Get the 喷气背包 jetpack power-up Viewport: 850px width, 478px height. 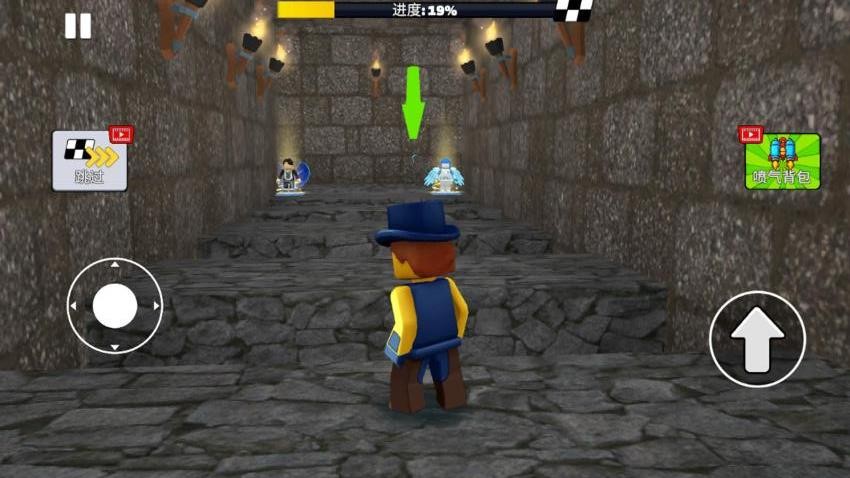(782, 161)
